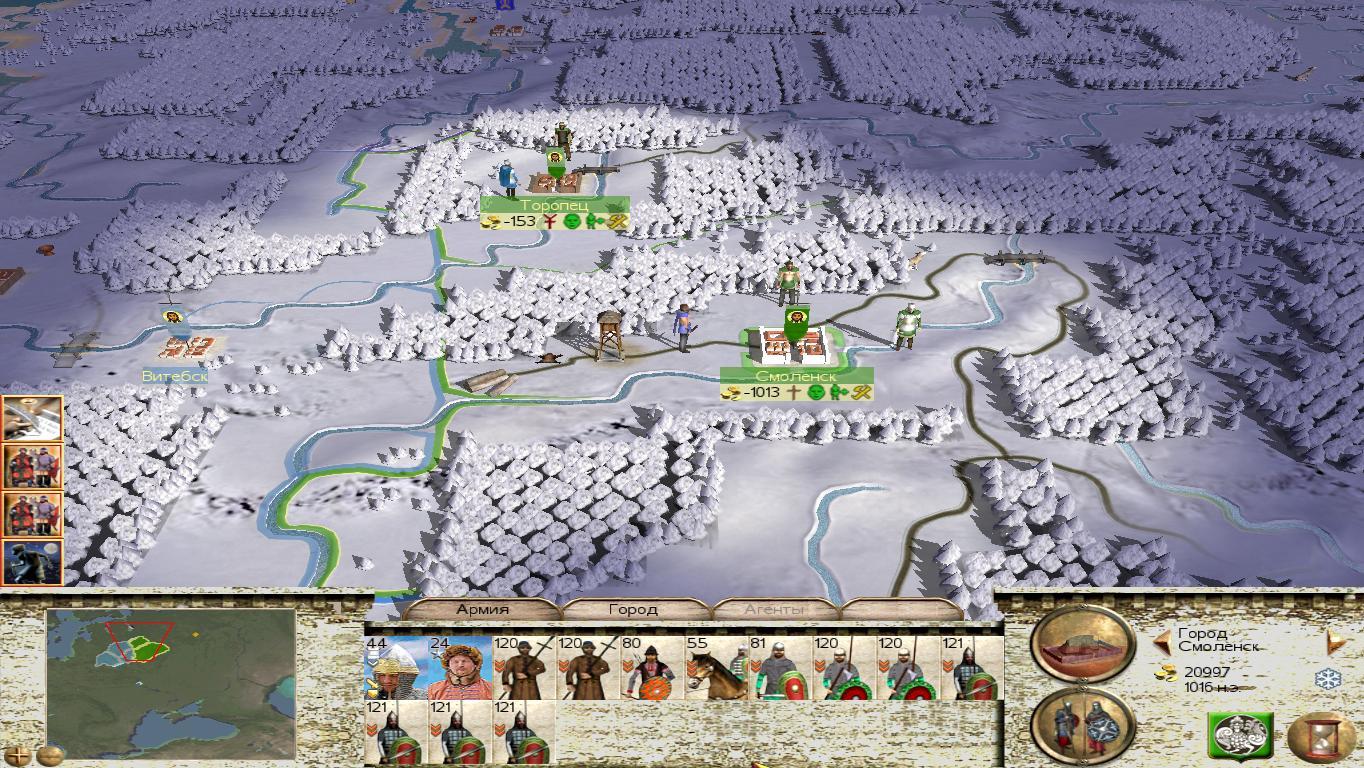The width and height of the screenshot is (1364, 768).
Task: Click the campaign minimap
Action: tap(171, 682)
